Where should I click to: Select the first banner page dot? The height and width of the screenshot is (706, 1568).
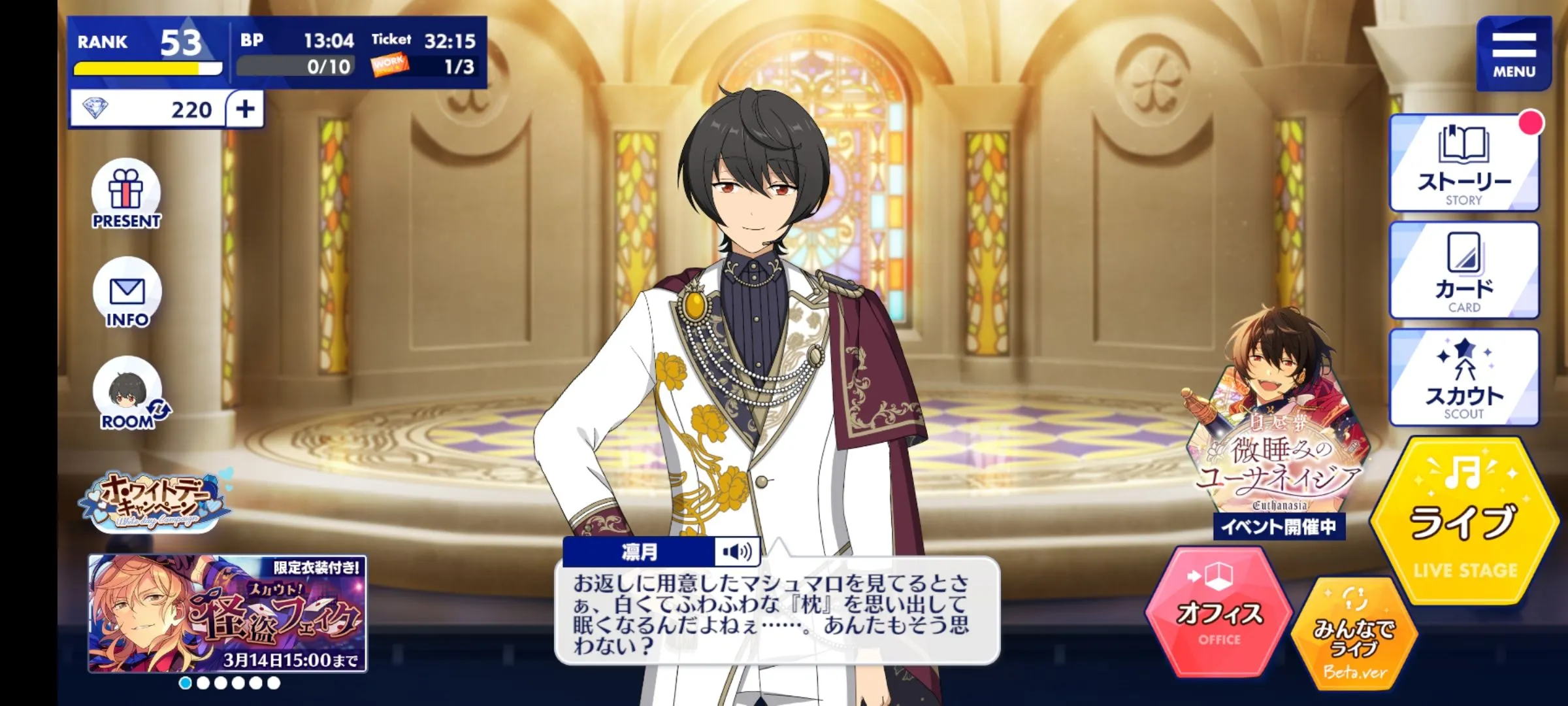coord(186,683)
